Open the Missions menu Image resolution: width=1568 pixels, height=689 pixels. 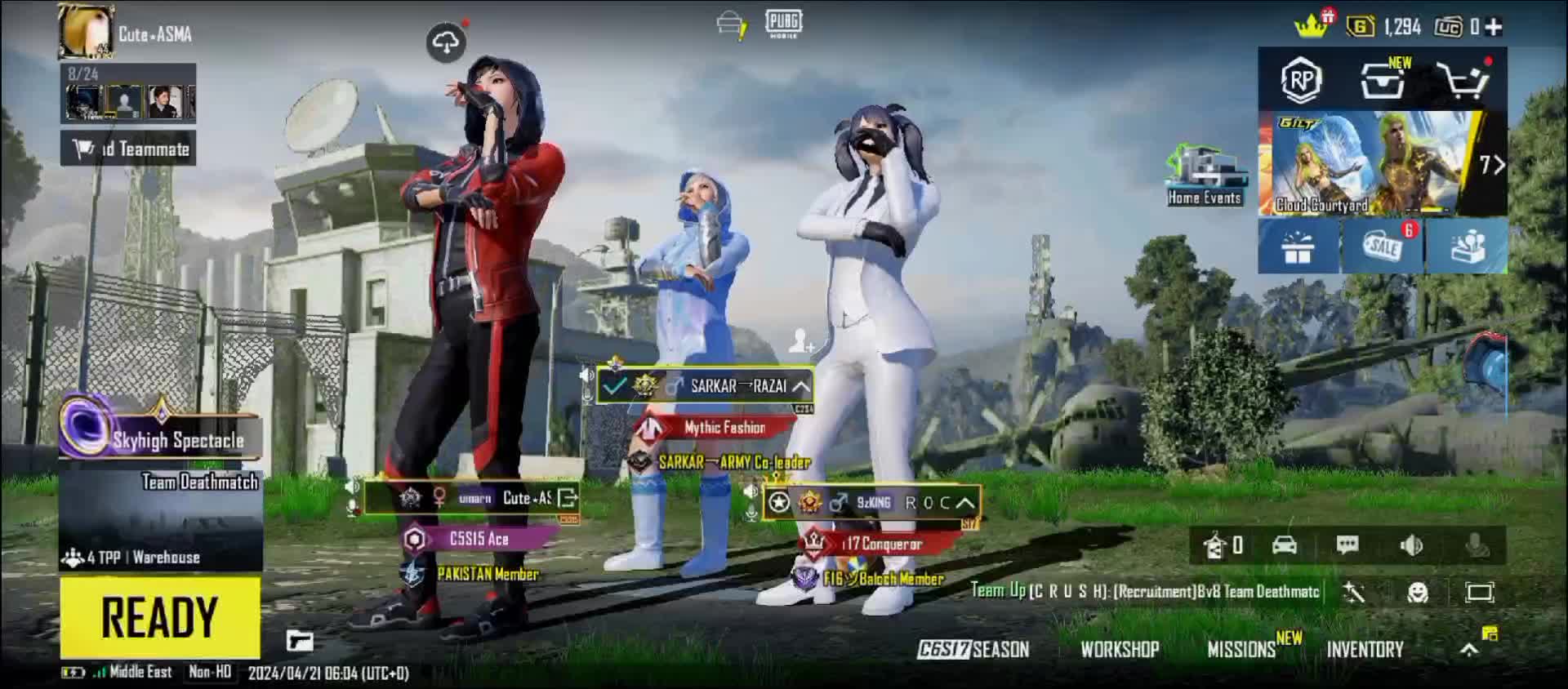tap(1242, 650)
